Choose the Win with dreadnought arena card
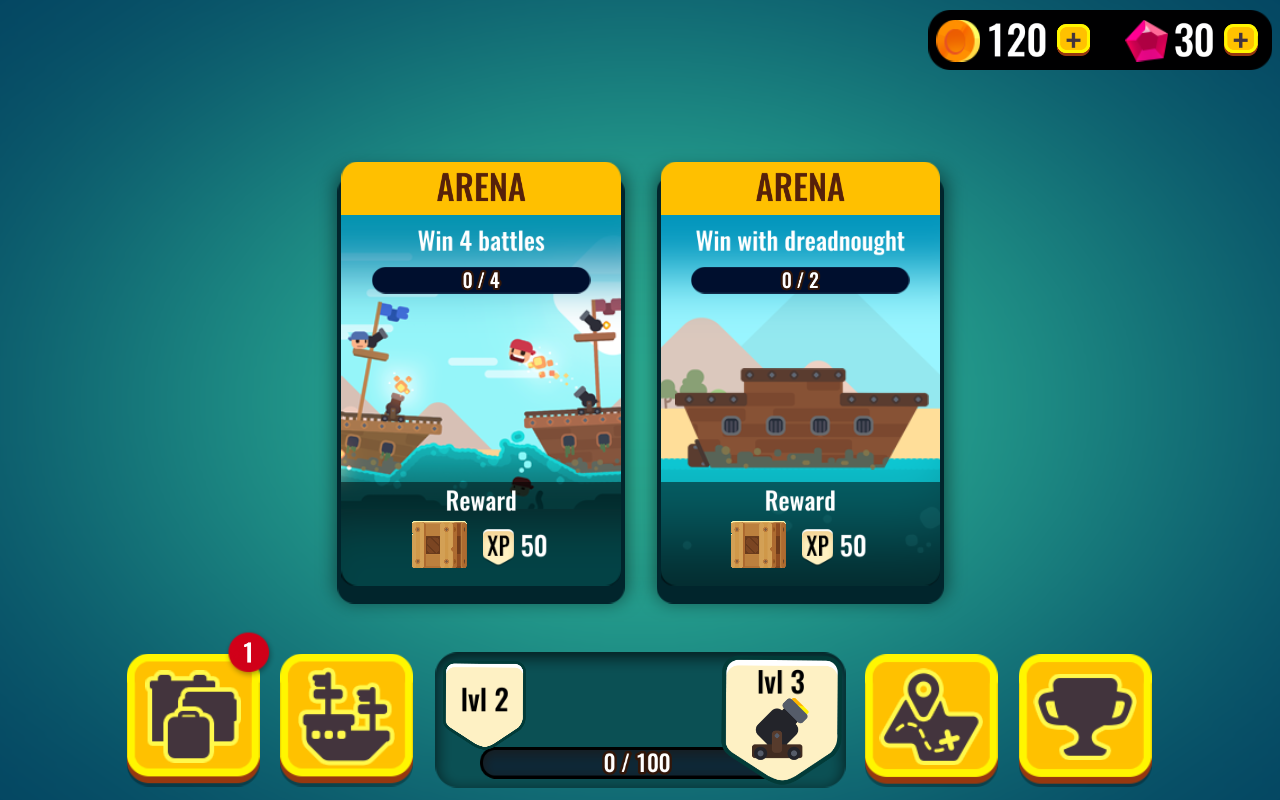The image size is (1280, 800). 800,380
